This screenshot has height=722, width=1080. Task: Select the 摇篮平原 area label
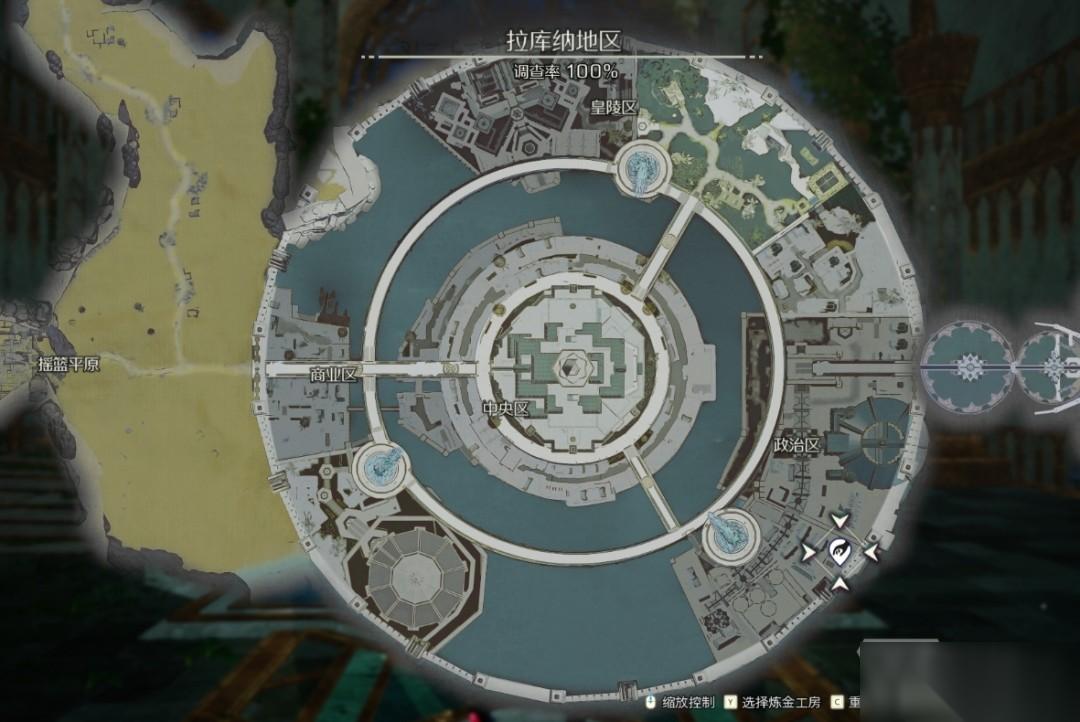[67, 364]
